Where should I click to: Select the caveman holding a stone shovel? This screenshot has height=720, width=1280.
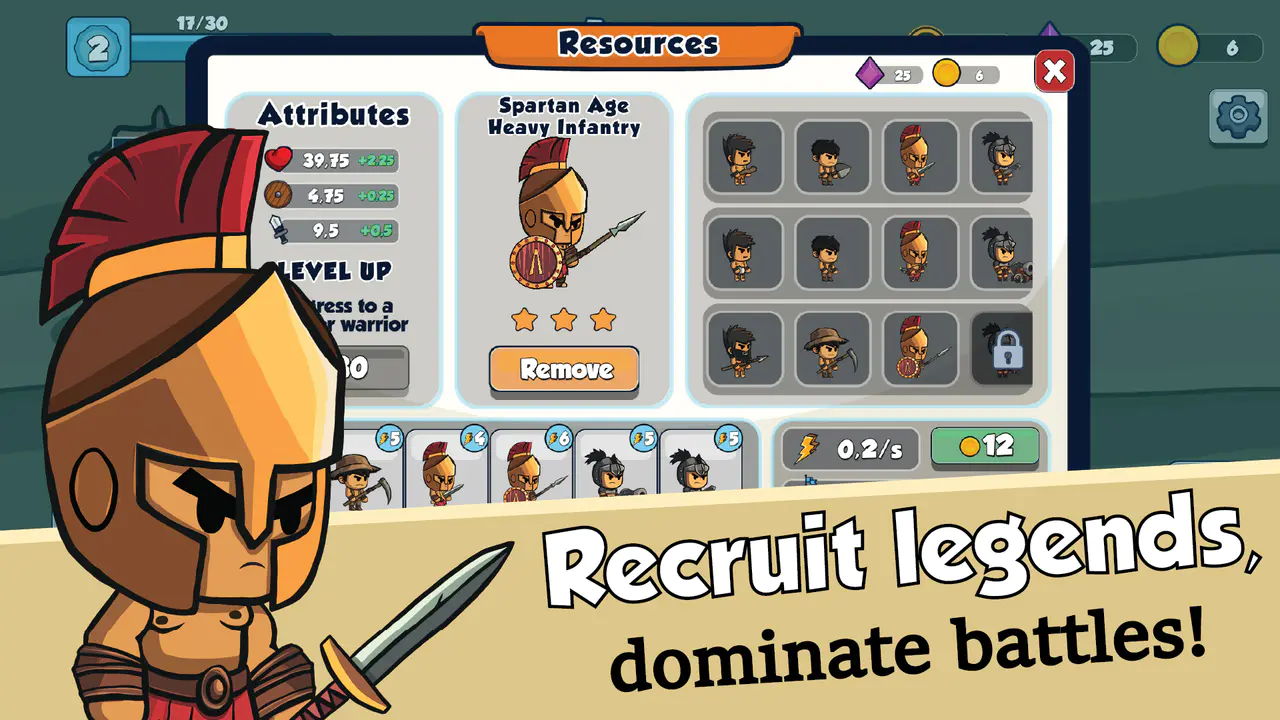[x=832, y=156]
